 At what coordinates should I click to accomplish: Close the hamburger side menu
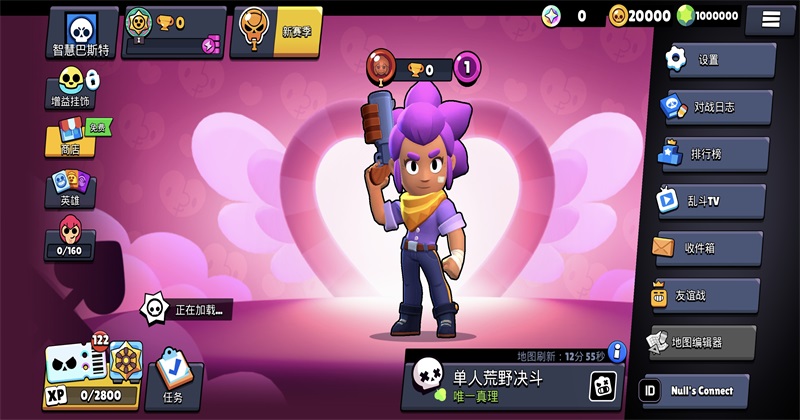(x=770, y=18)
